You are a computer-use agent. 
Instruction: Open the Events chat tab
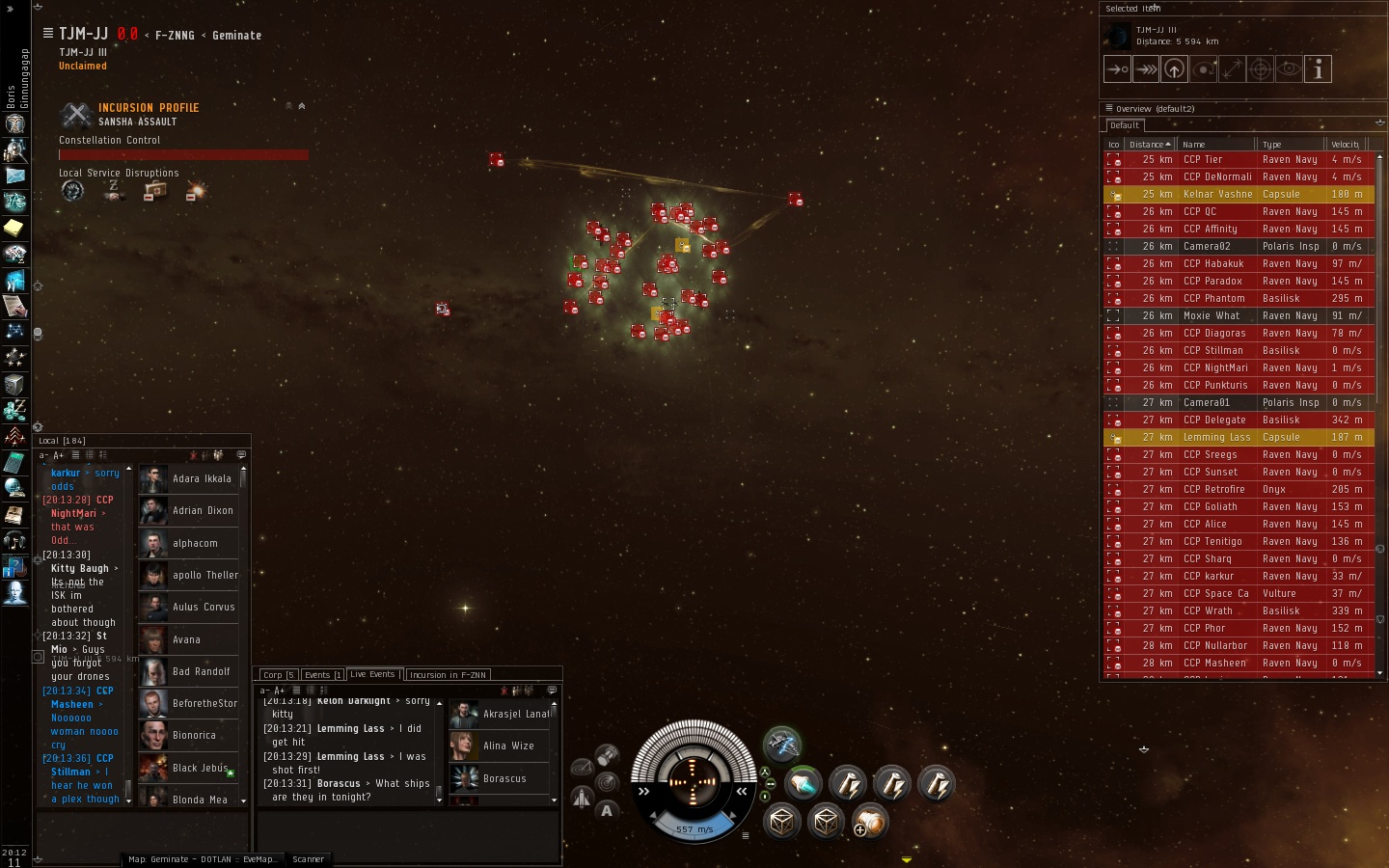pos(323,675)
